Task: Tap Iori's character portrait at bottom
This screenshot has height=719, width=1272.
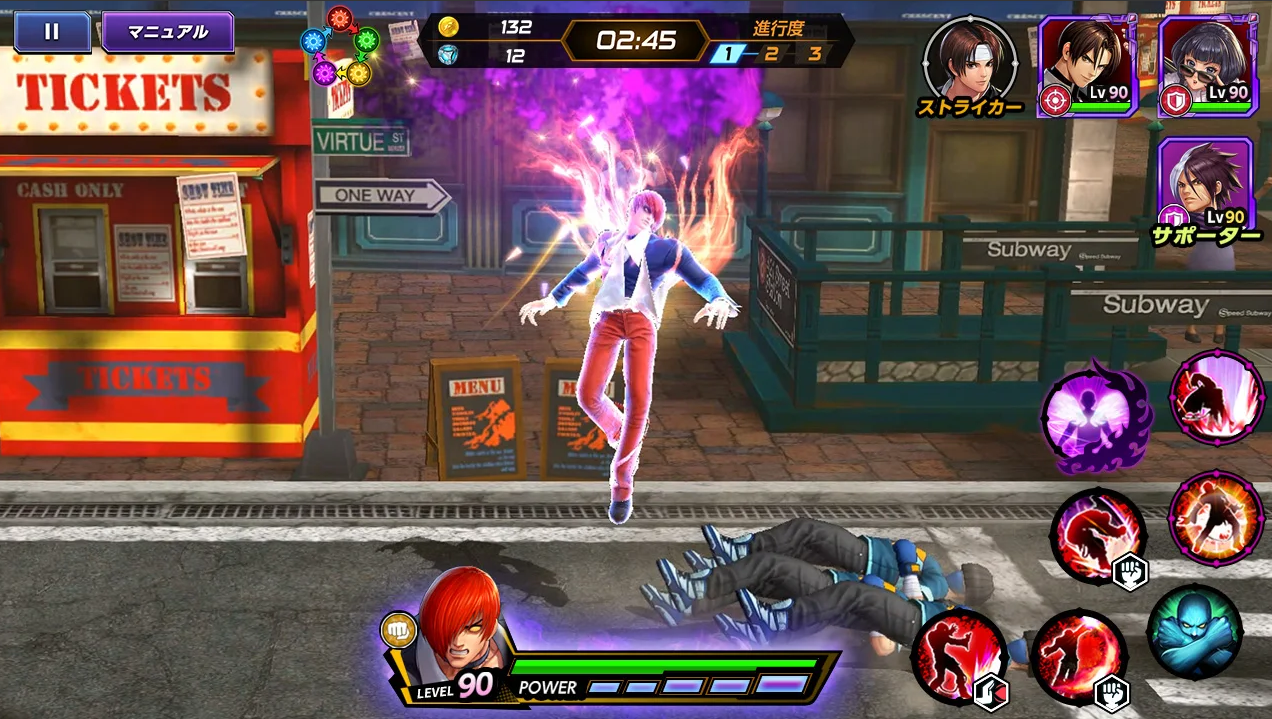Action: [x=456, y=623]
